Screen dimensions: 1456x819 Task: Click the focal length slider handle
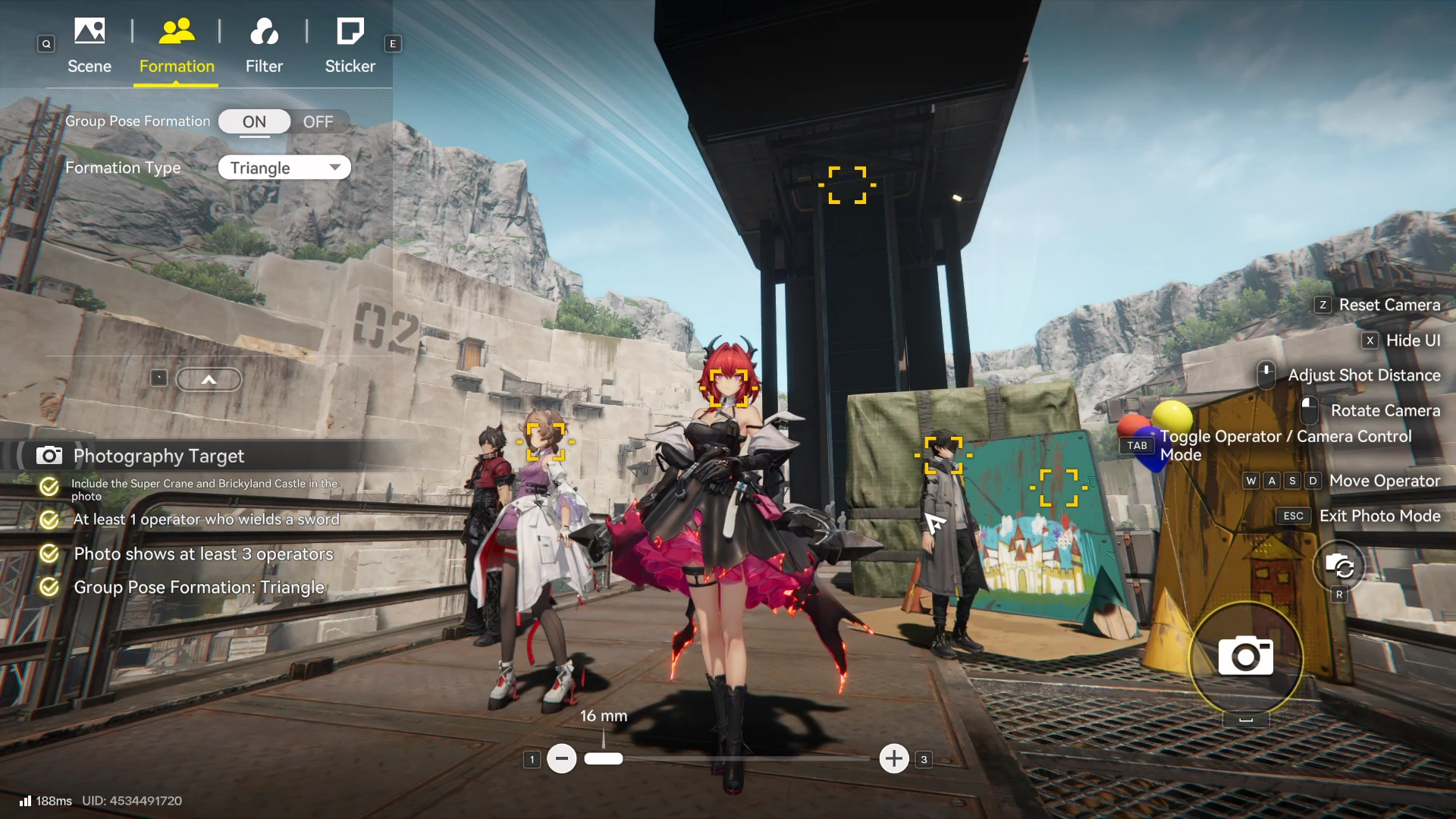tap(604, 758)
